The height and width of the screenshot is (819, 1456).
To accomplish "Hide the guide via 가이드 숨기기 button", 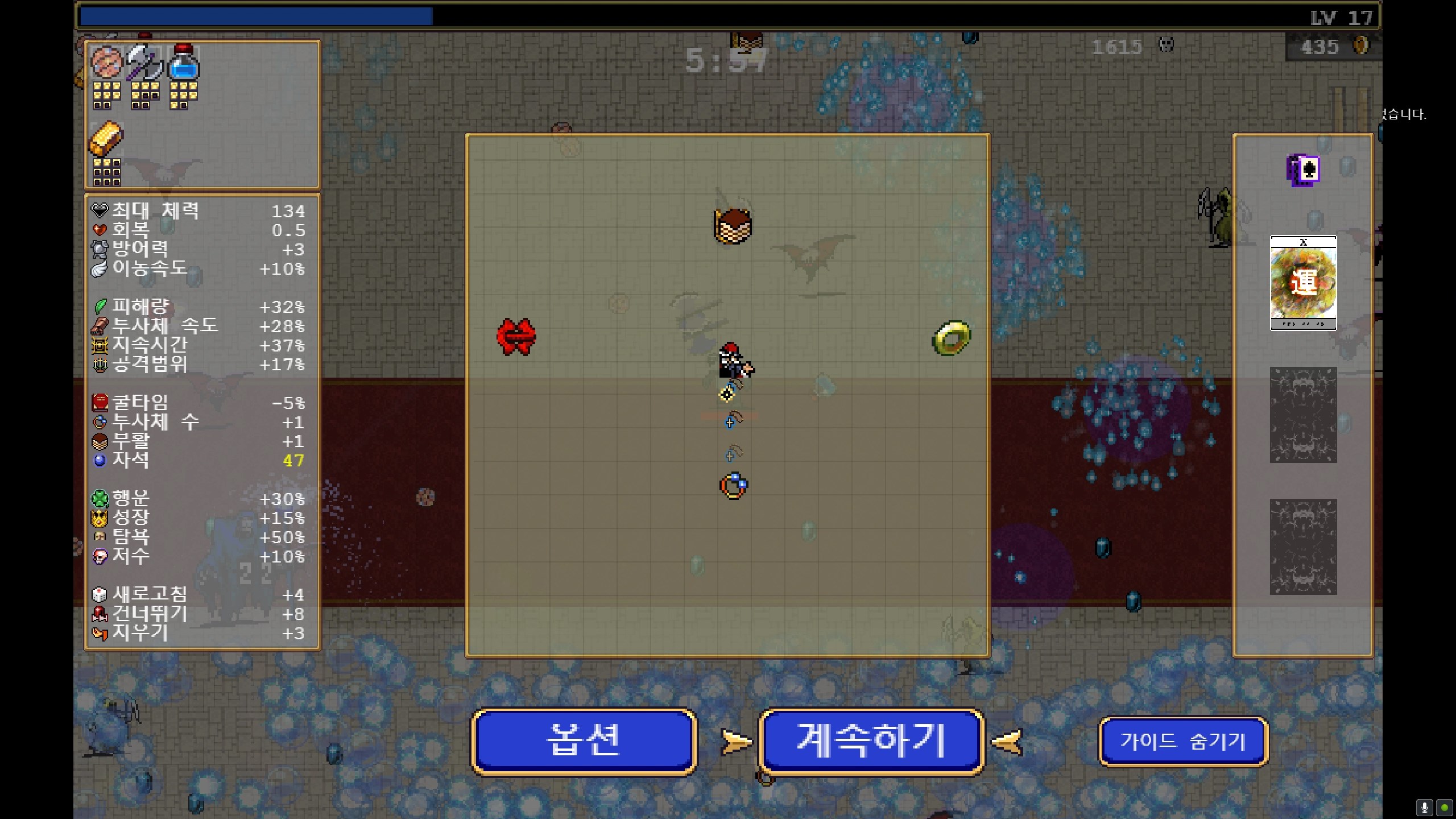I will (x=1184, y=741).
